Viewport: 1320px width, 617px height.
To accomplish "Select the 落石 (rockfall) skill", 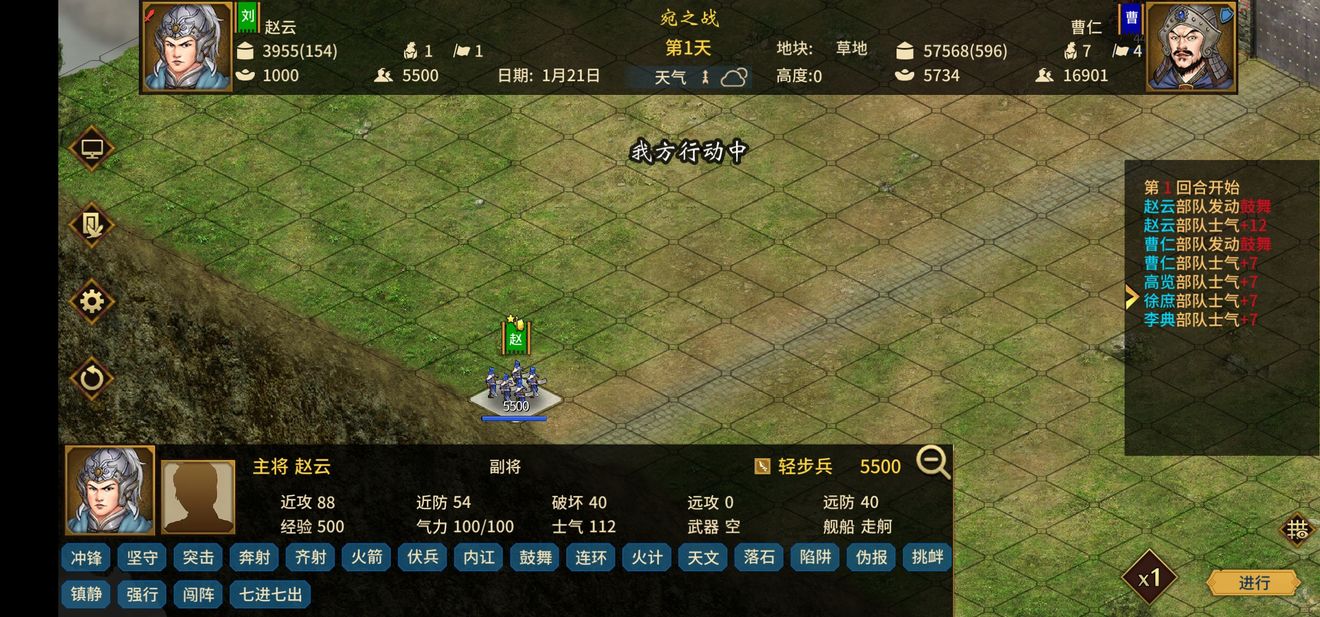I will pos(760,557).
